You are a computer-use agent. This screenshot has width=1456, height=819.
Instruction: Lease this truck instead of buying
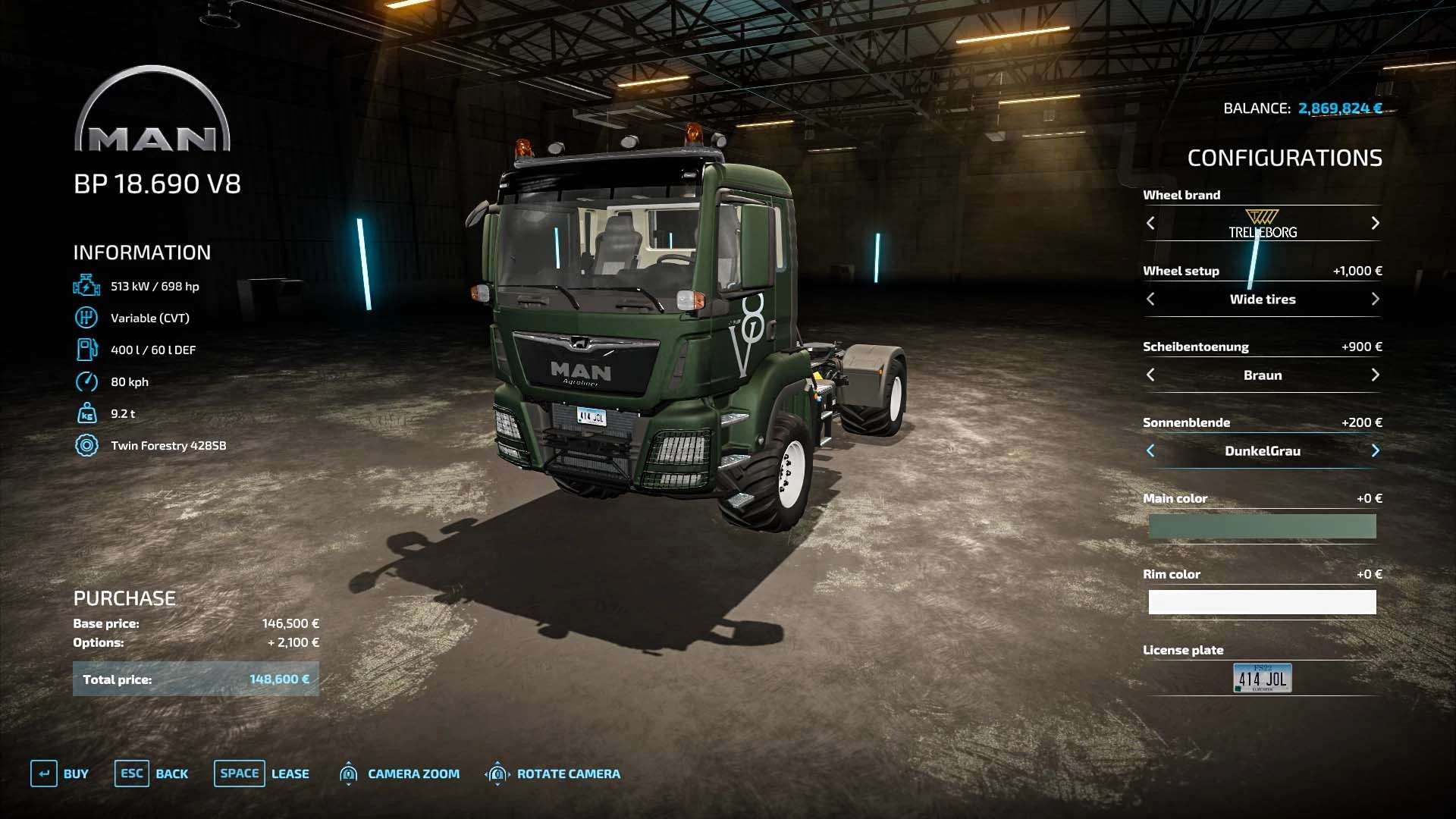point(262,773)
